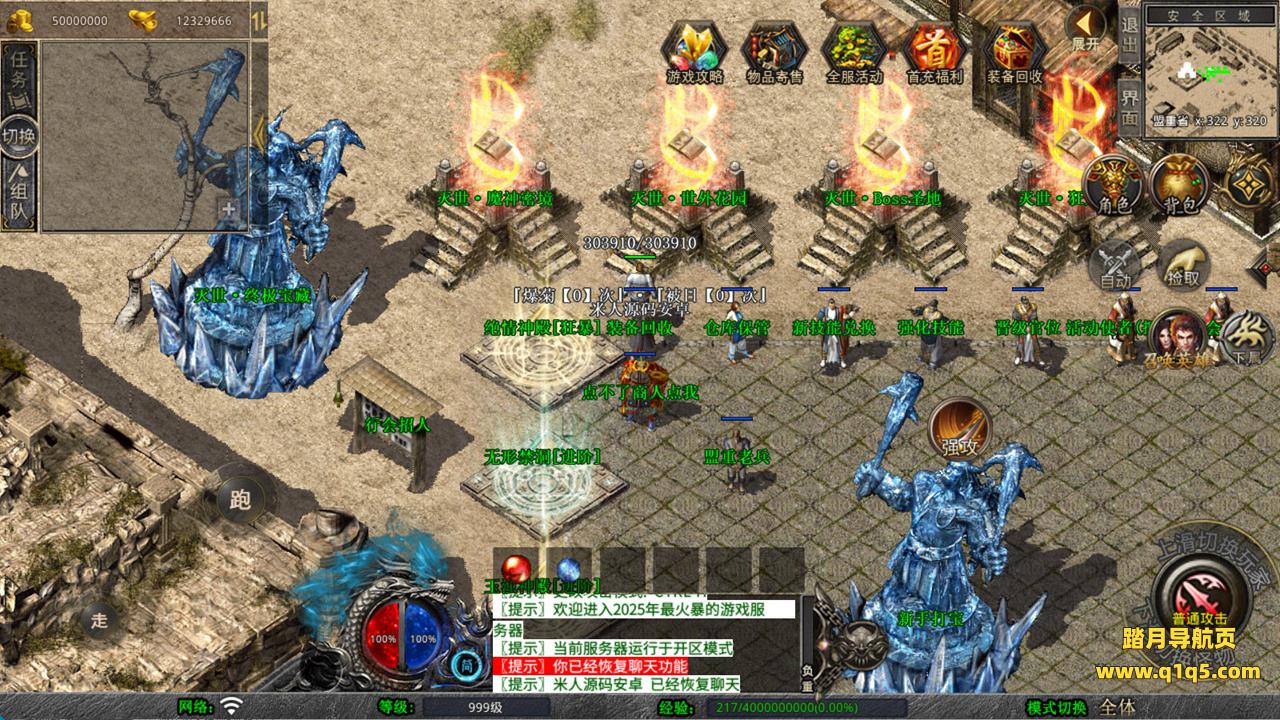Click the plus button on quest panel
Viewport: 1280px width, 720px height.
tap(229, 210)
